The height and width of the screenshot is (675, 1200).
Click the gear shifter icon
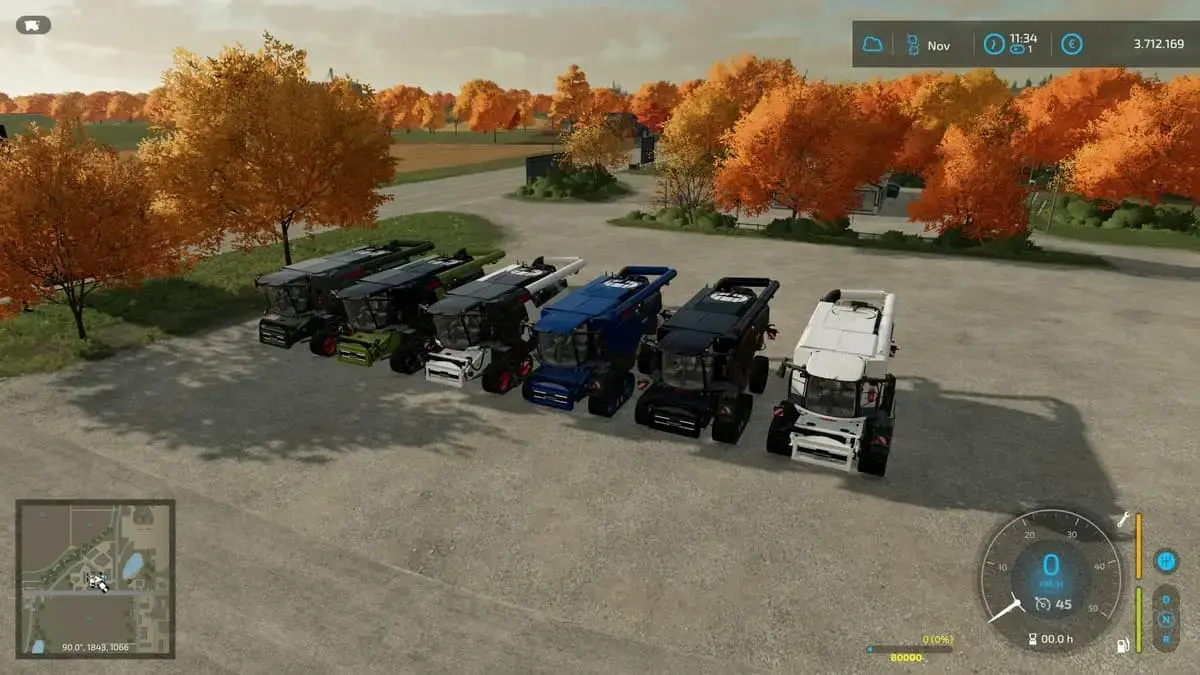[1165, 561]
